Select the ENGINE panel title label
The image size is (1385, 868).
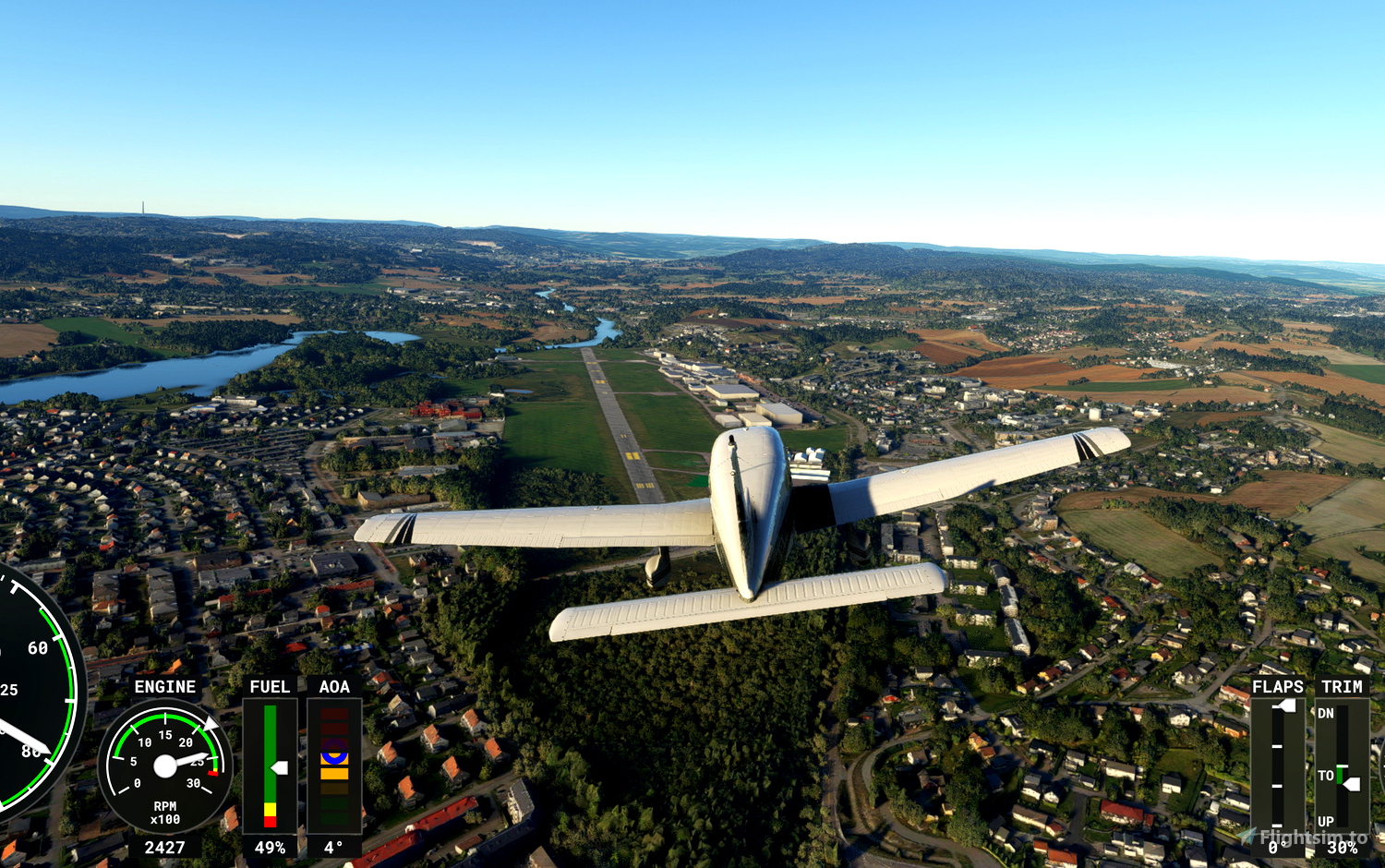165,687
